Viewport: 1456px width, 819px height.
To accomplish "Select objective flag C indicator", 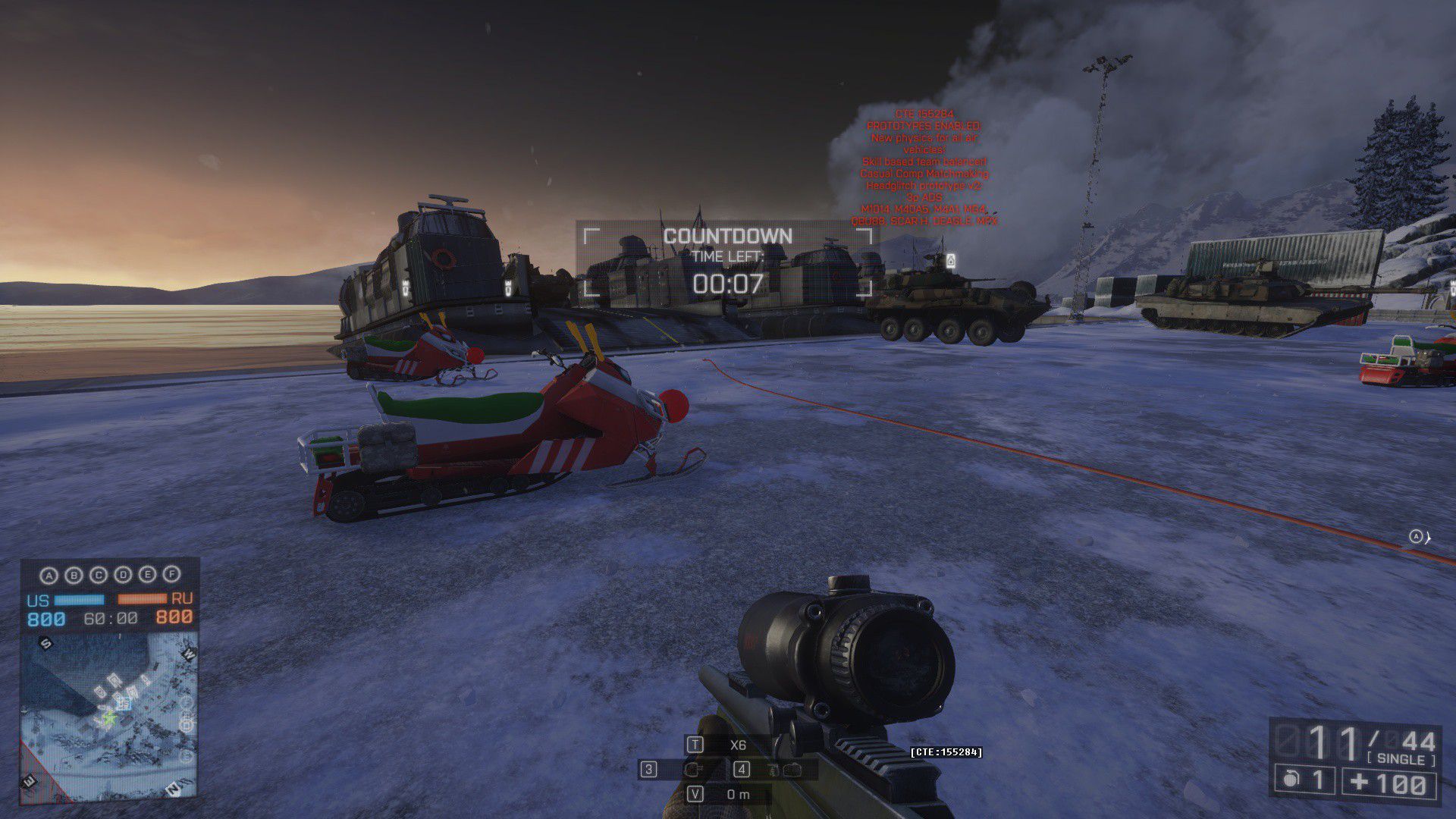I will 99,575.
